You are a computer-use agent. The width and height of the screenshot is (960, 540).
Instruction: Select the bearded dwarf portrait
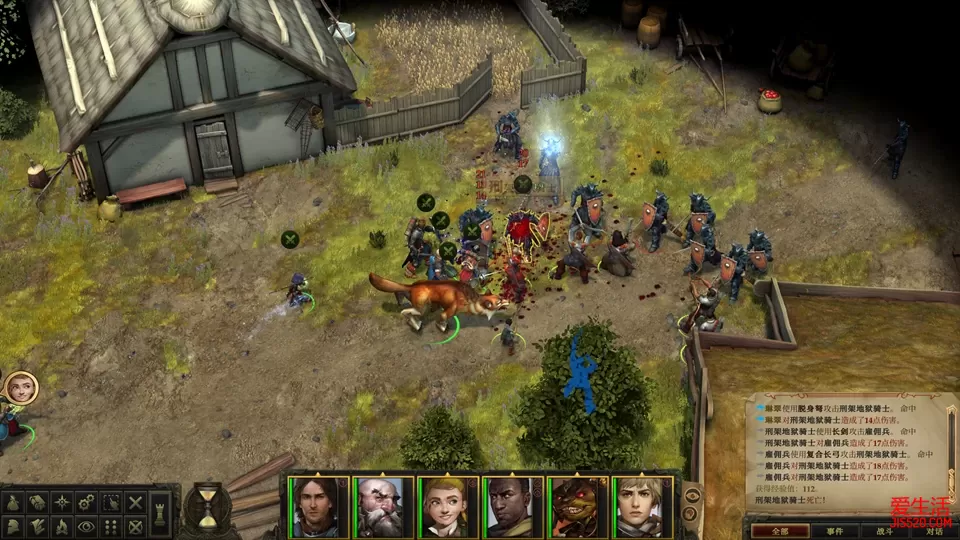[x=382, y=506]
